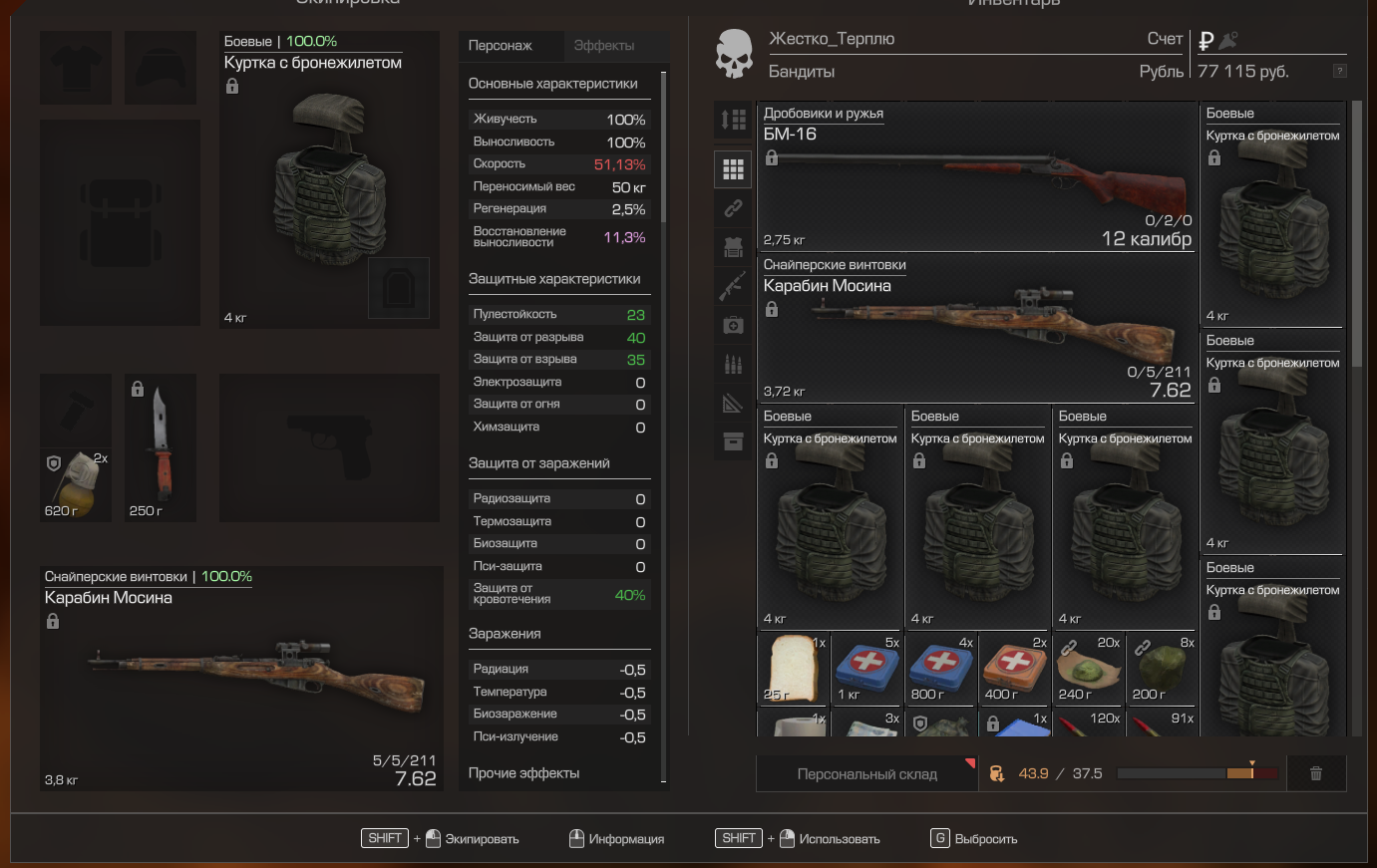Select the orange medkit stack
The width and height of the screenshot is (1377, 868).
click(1014, 668)
